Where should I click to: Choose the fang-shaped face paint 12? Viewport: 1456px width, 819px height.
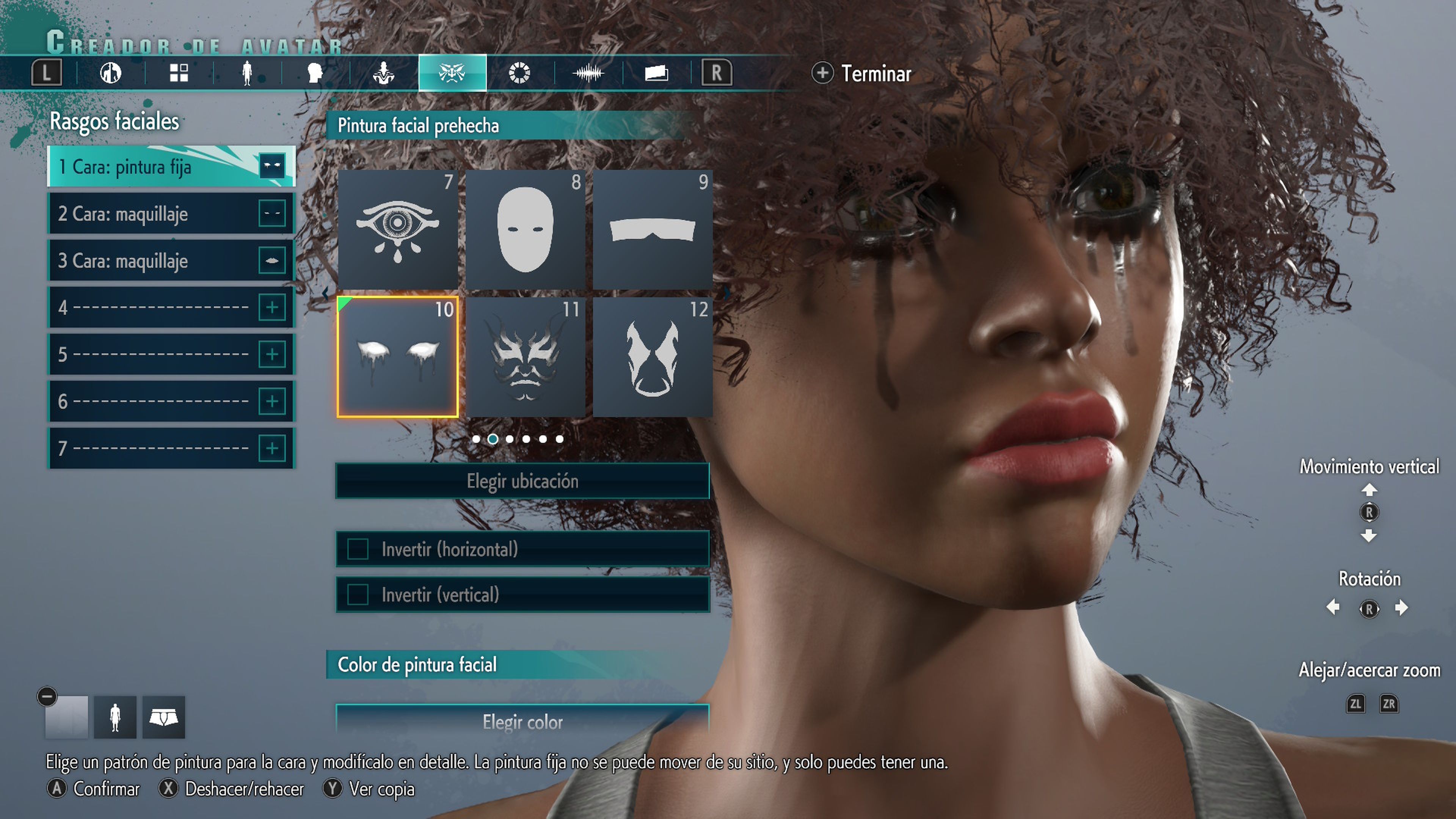(x=652, y=357)
